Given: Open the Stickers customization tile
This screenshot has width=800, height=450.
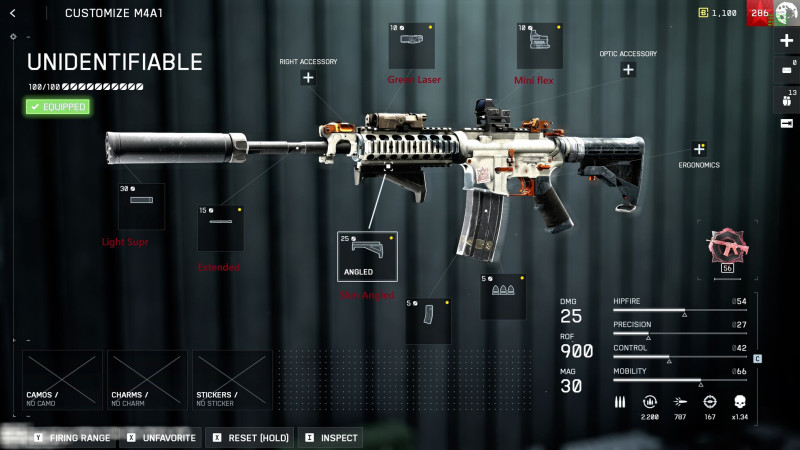Looking at the screenshot, I should tap(232, 380).
